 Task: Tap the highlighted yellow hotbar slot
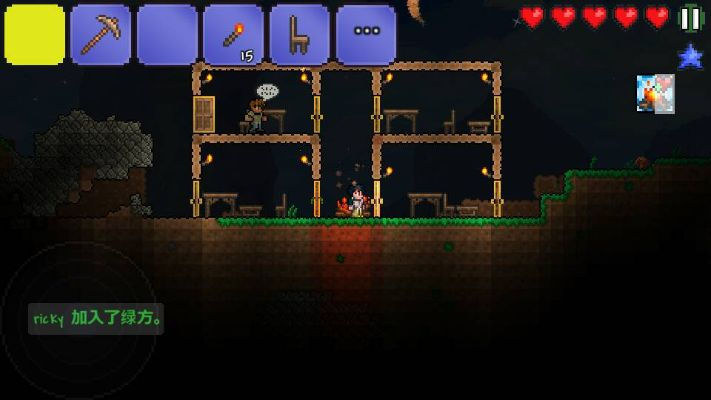point(35,35)
